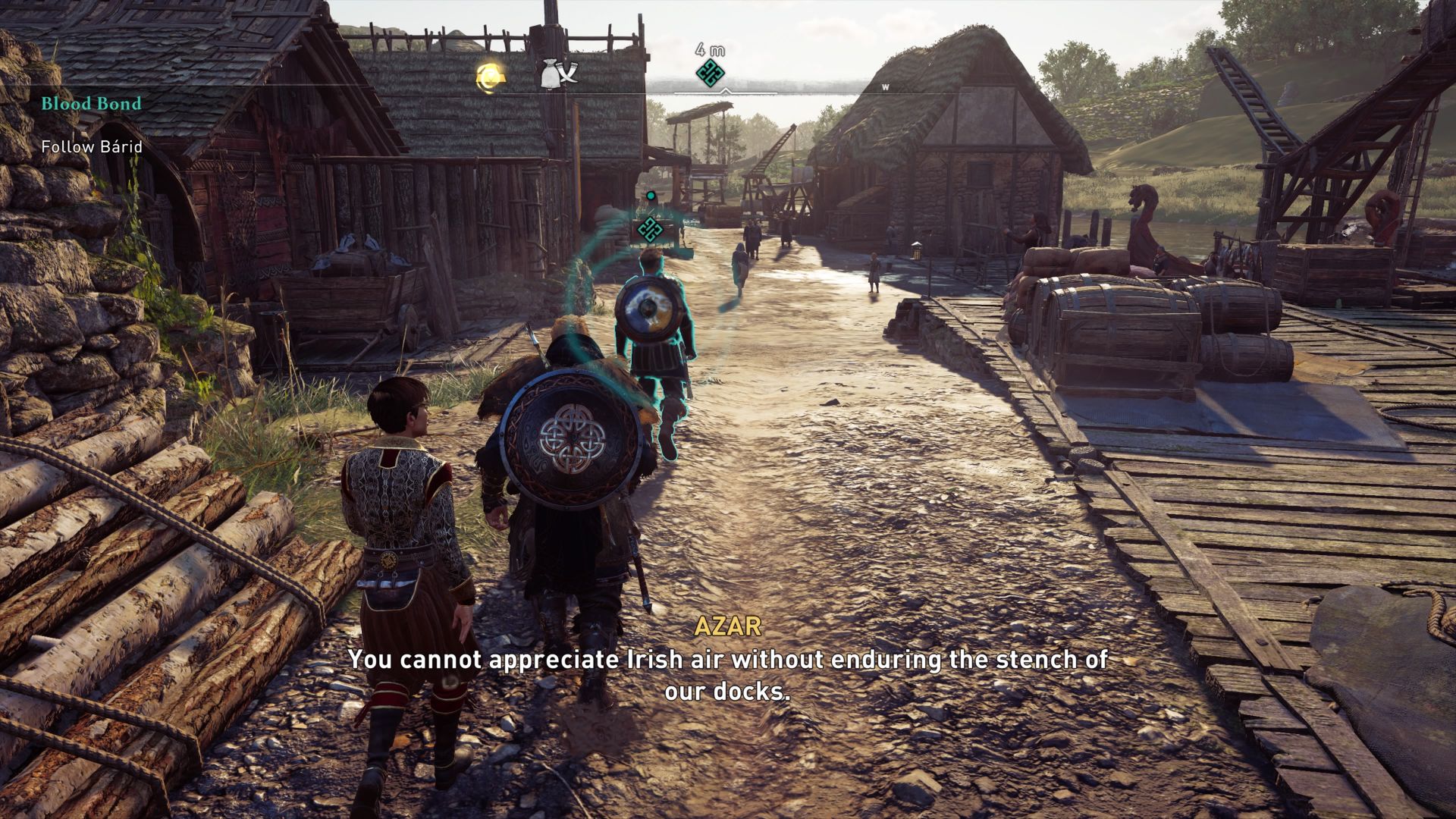Click the Blood Bond quest marker on the compass

[x=708, y=72]
